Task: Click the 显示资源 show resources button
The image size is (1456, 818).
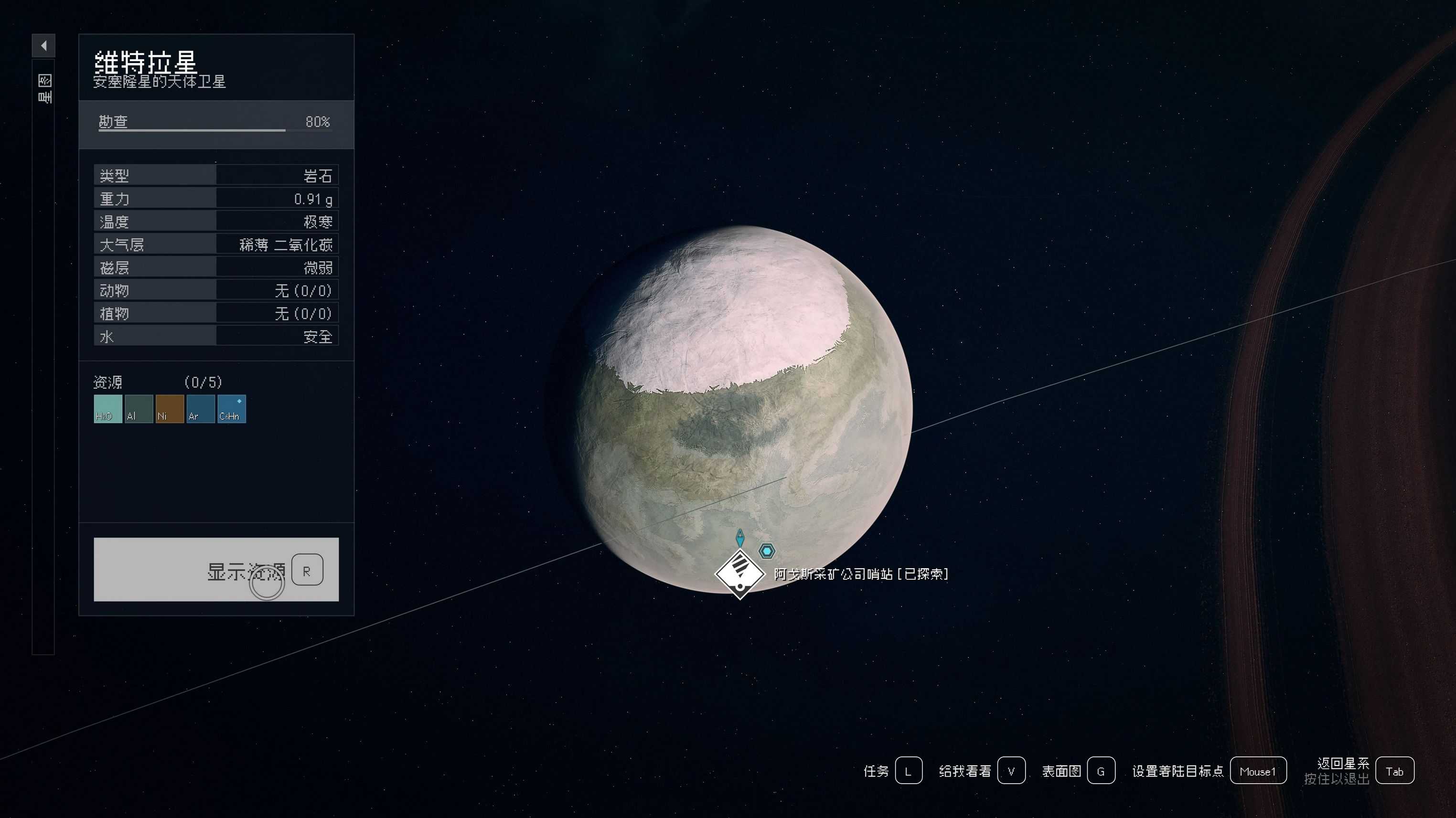Action: click(x=216, y=569)
